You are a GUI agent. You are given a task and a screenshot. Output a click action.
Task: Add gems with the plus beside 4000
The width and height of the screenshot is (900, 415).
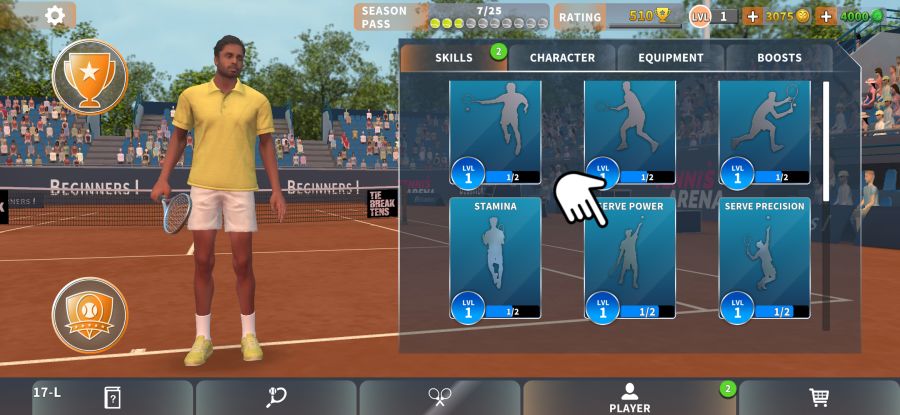pos(826,17)
